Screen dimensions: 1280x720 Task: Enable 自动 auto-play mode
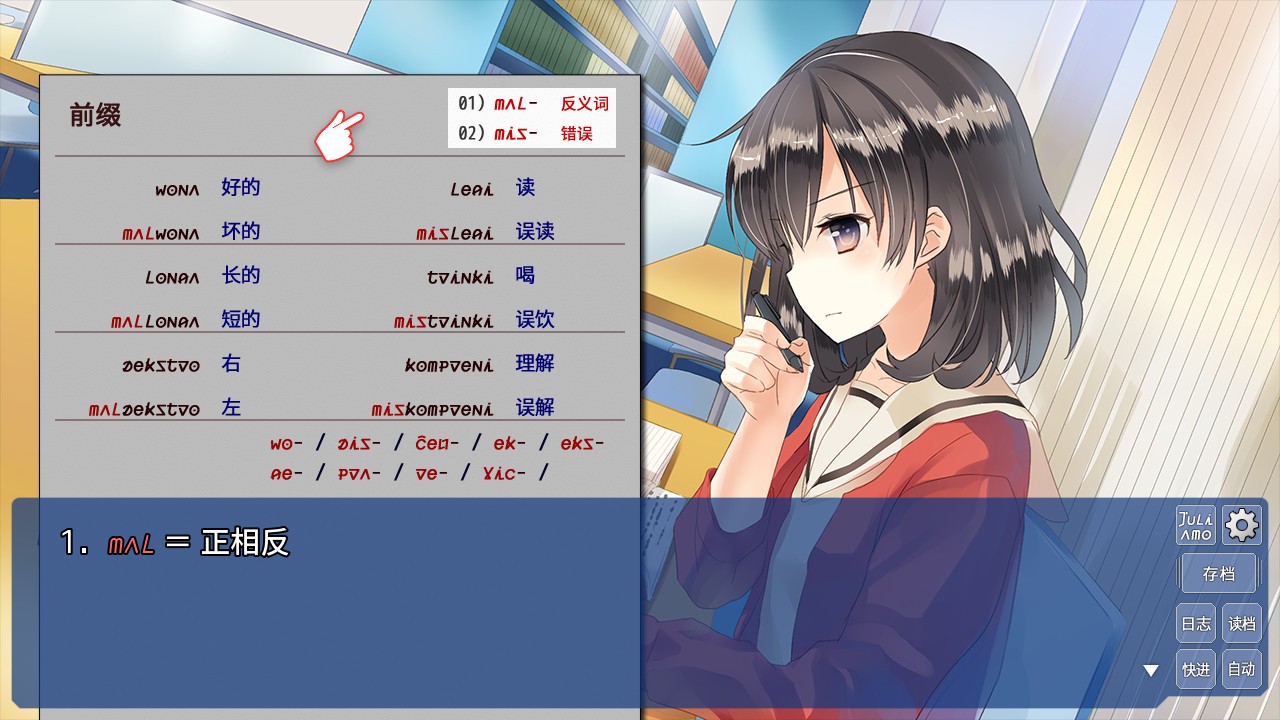1241,668
